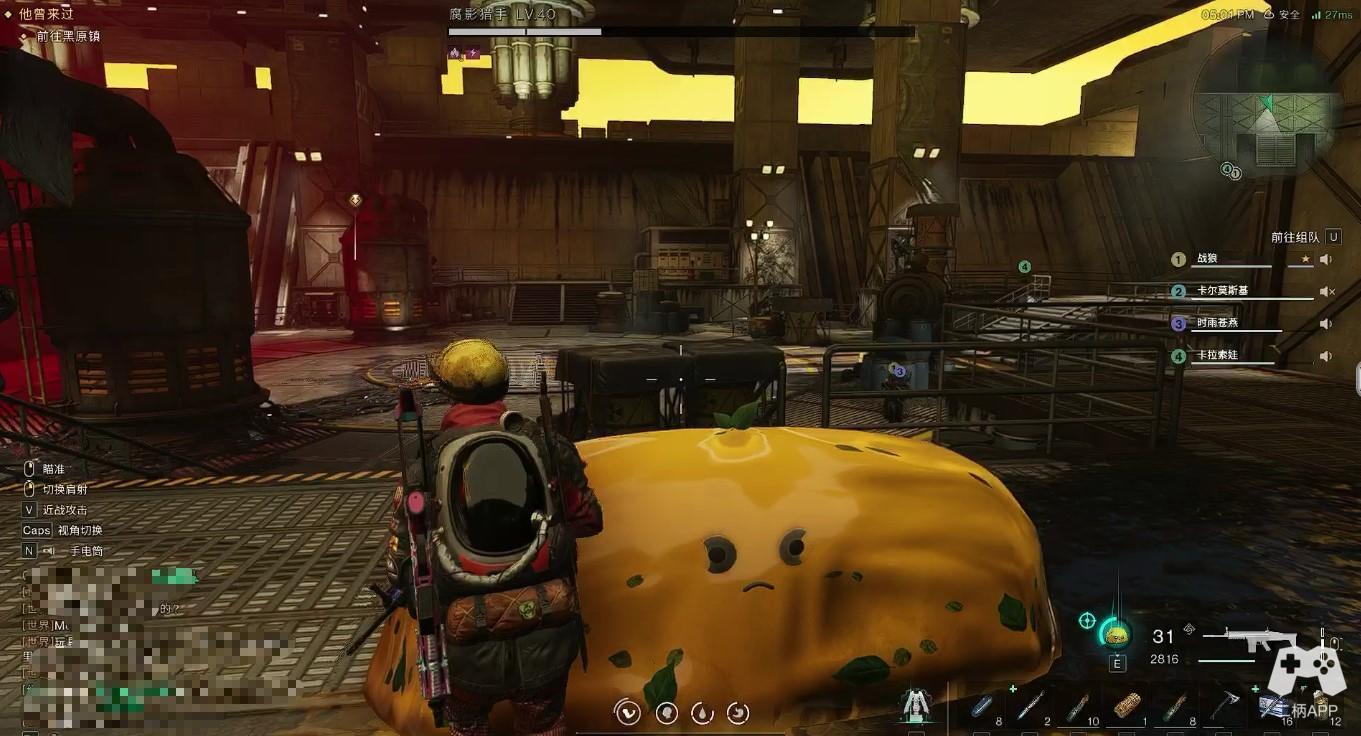Select teammate 卡拉索娃 in the squad list
The height and width of the screenshot is (736, 1361).
point(1216,355)
